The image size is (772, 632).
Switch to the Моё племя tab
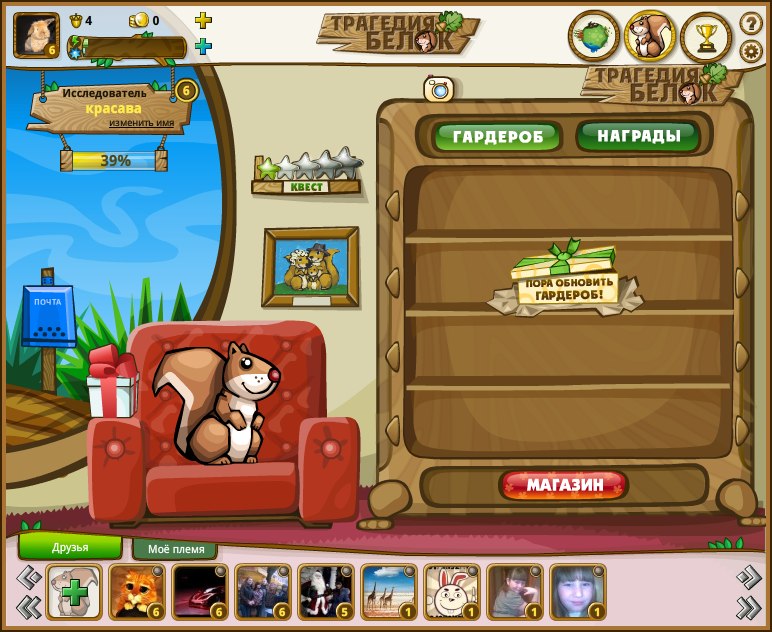click(x=175, y=549)
